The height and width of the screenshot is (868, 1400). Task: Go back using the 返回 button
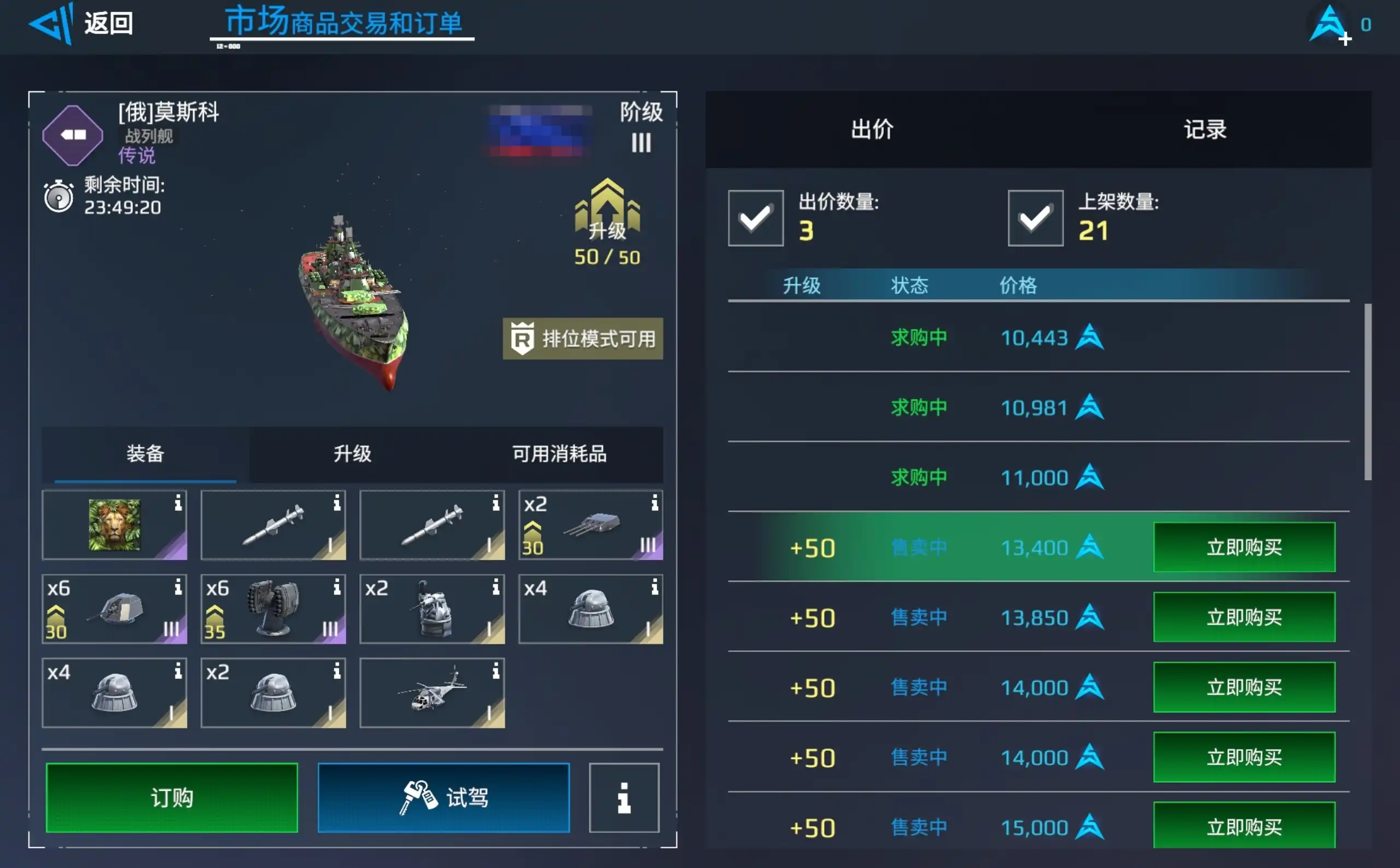(81, 24)
